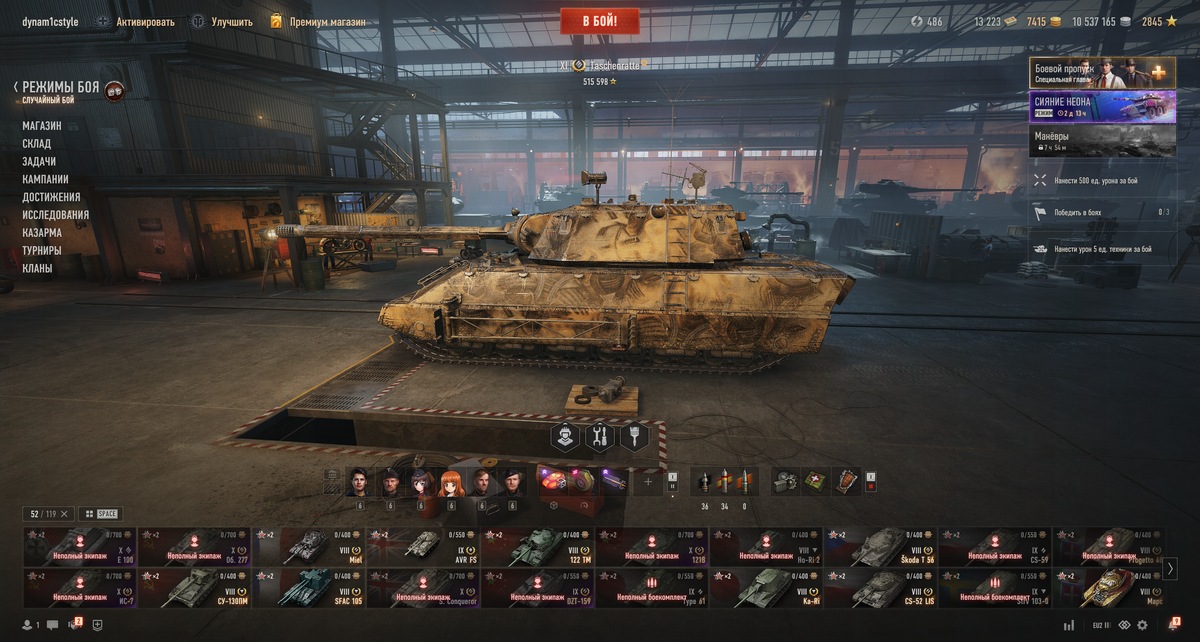Screen dimensions: 1200x642
Task: Open the Манёвры event tile
Action: pos(1102,140)
